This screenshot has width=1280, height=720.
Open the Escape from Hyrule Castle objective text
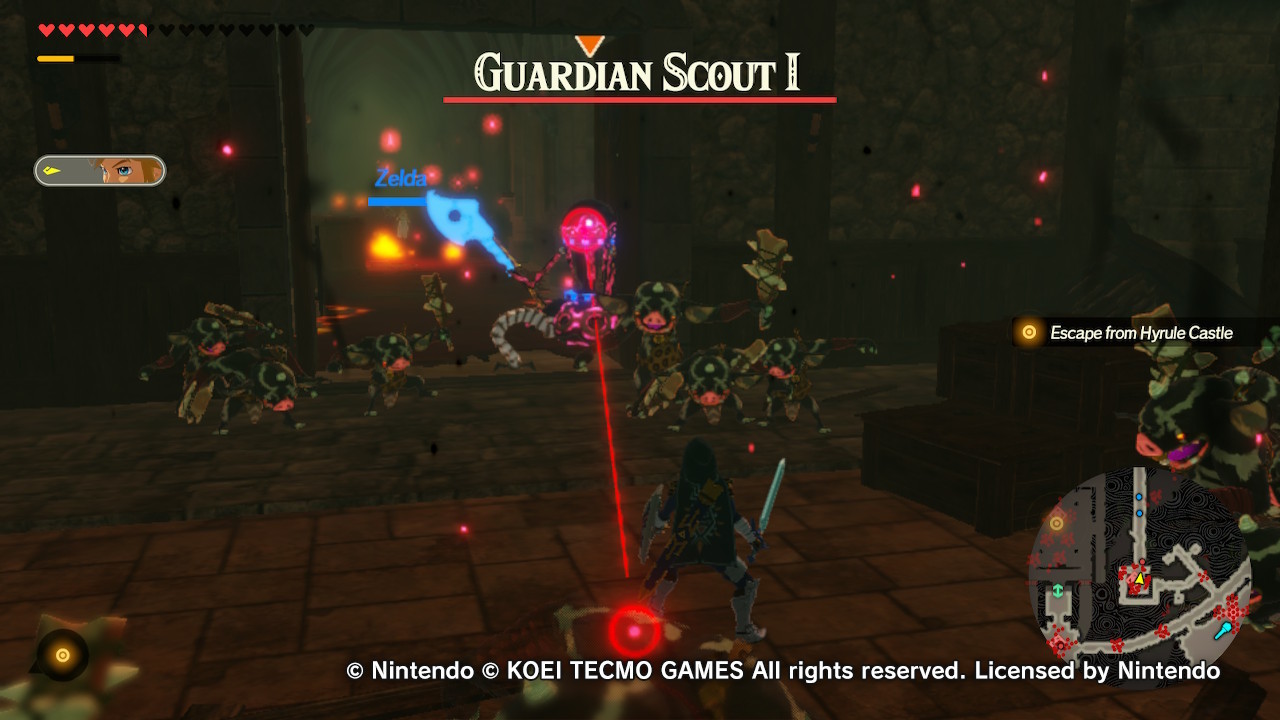pos(1140,332)
